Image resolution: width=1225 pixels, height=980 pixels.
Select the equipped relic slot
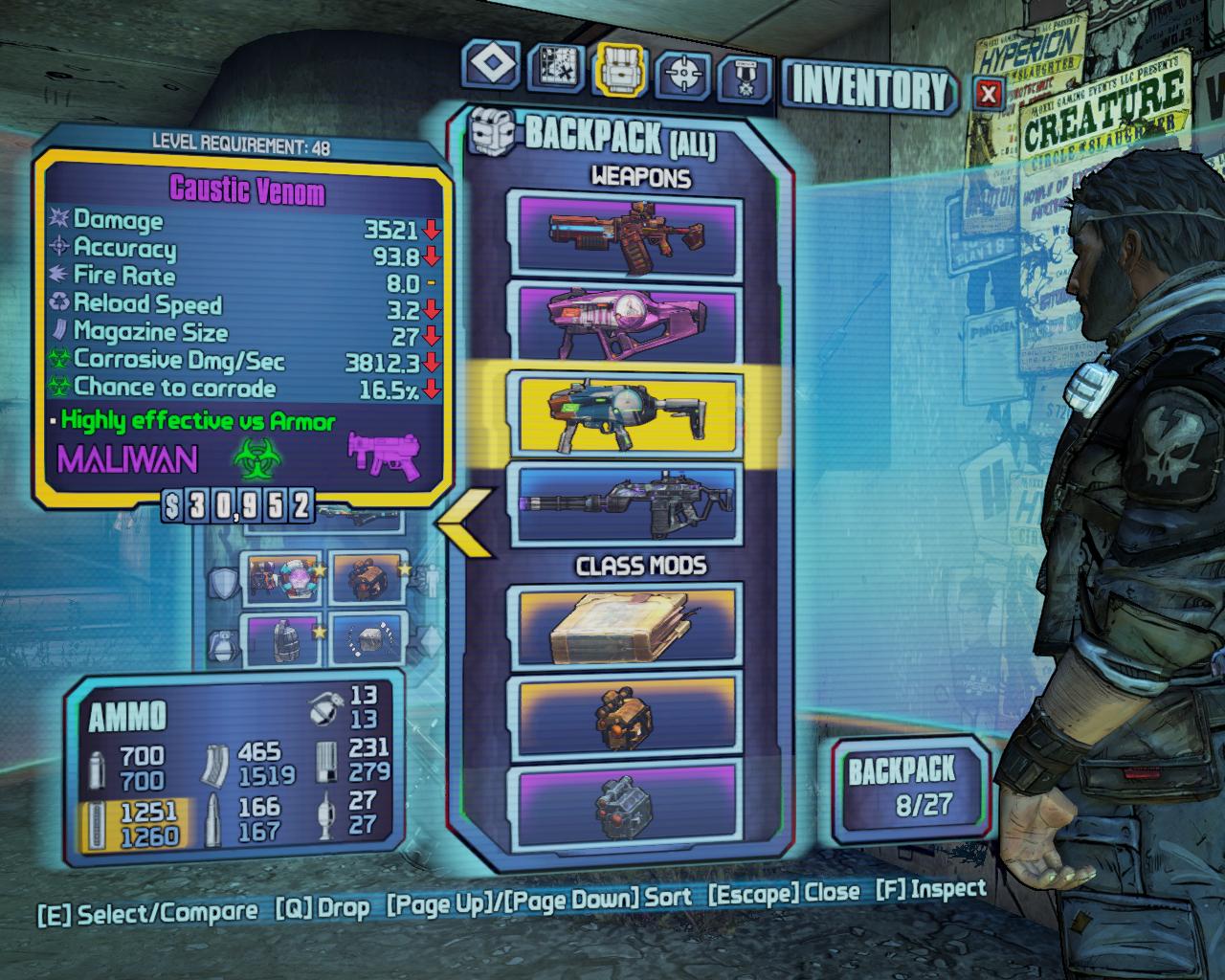tap(367, 639)
